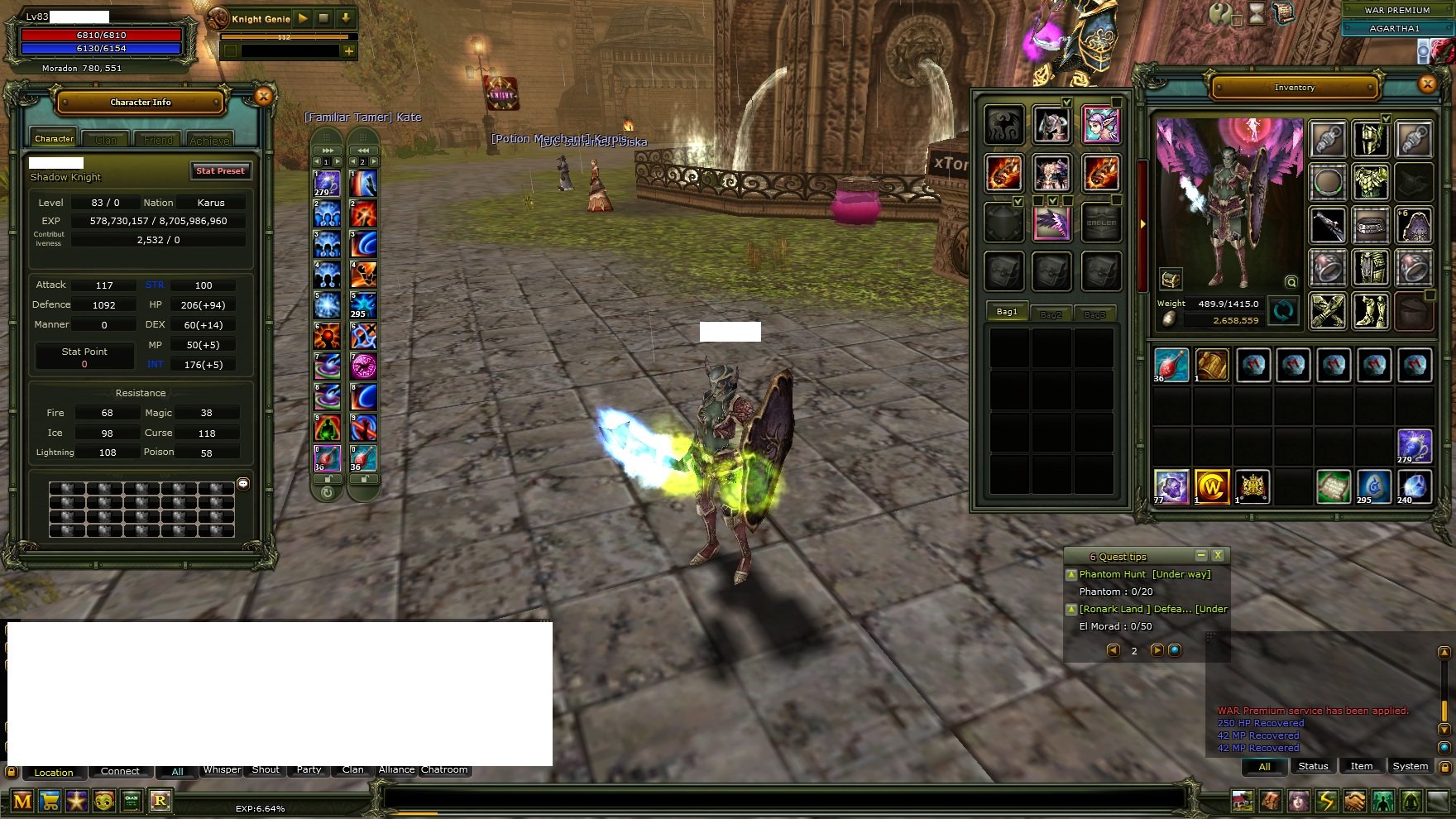The height and width of the screenshot is (819, 1456).
Task: Toggle the checkmark on the pink wings slot
Action: [x=1053, y=200]
